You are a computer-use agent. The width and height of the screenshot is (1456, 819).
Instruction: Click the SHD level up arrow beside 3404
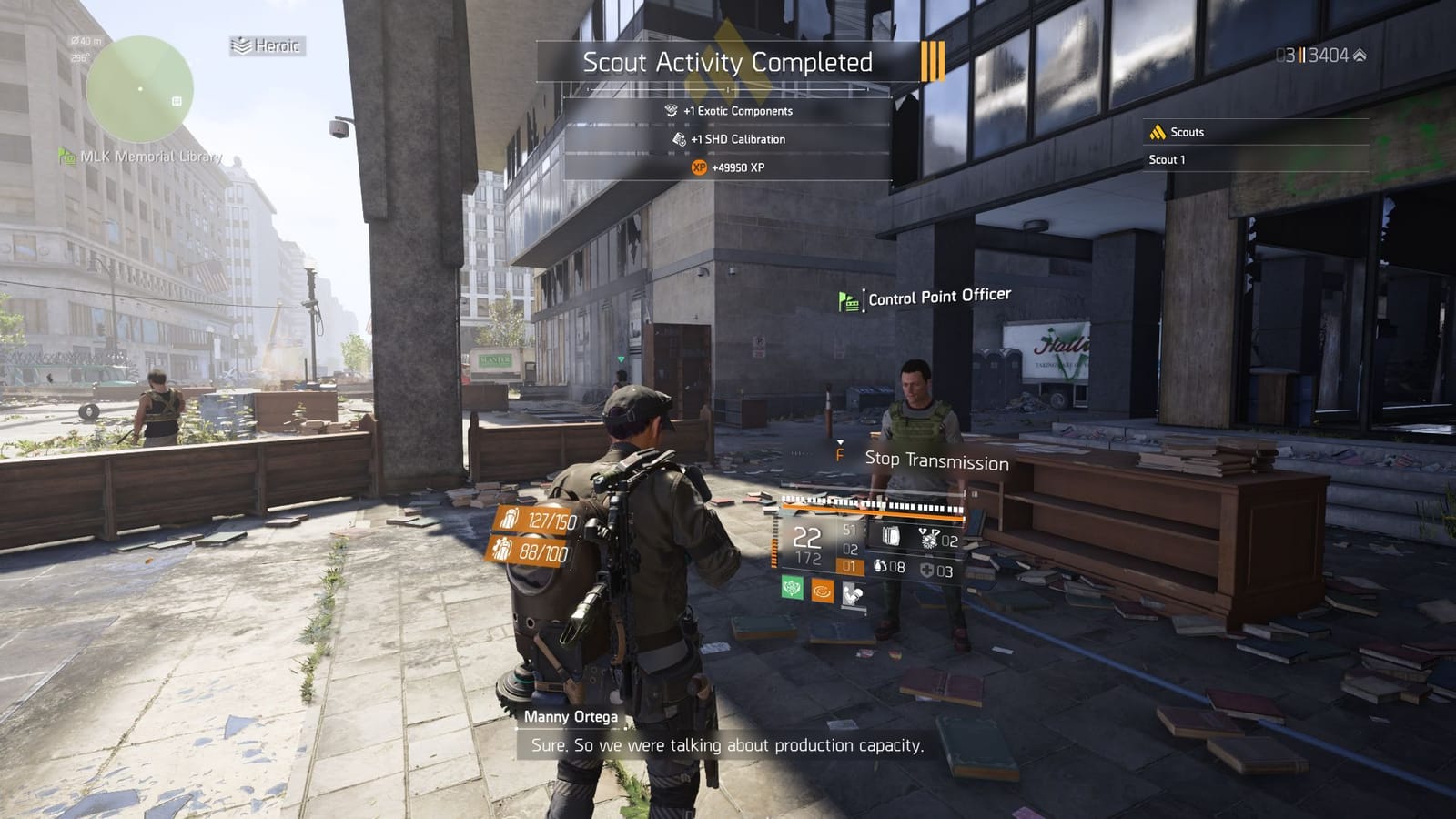click(1360, 53)
